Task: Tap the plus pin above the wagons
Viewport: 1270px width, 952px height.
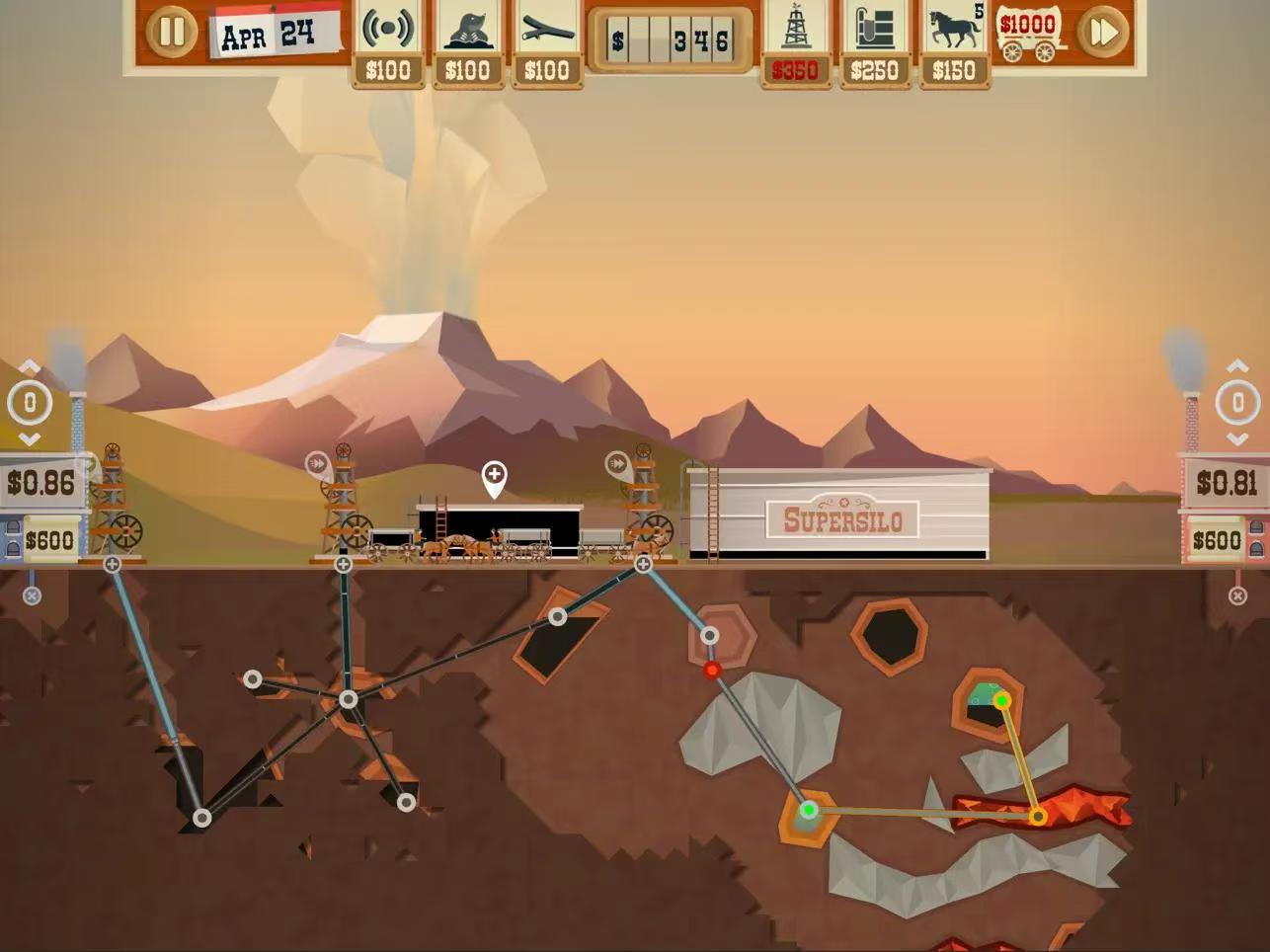Action: [494, 477]
